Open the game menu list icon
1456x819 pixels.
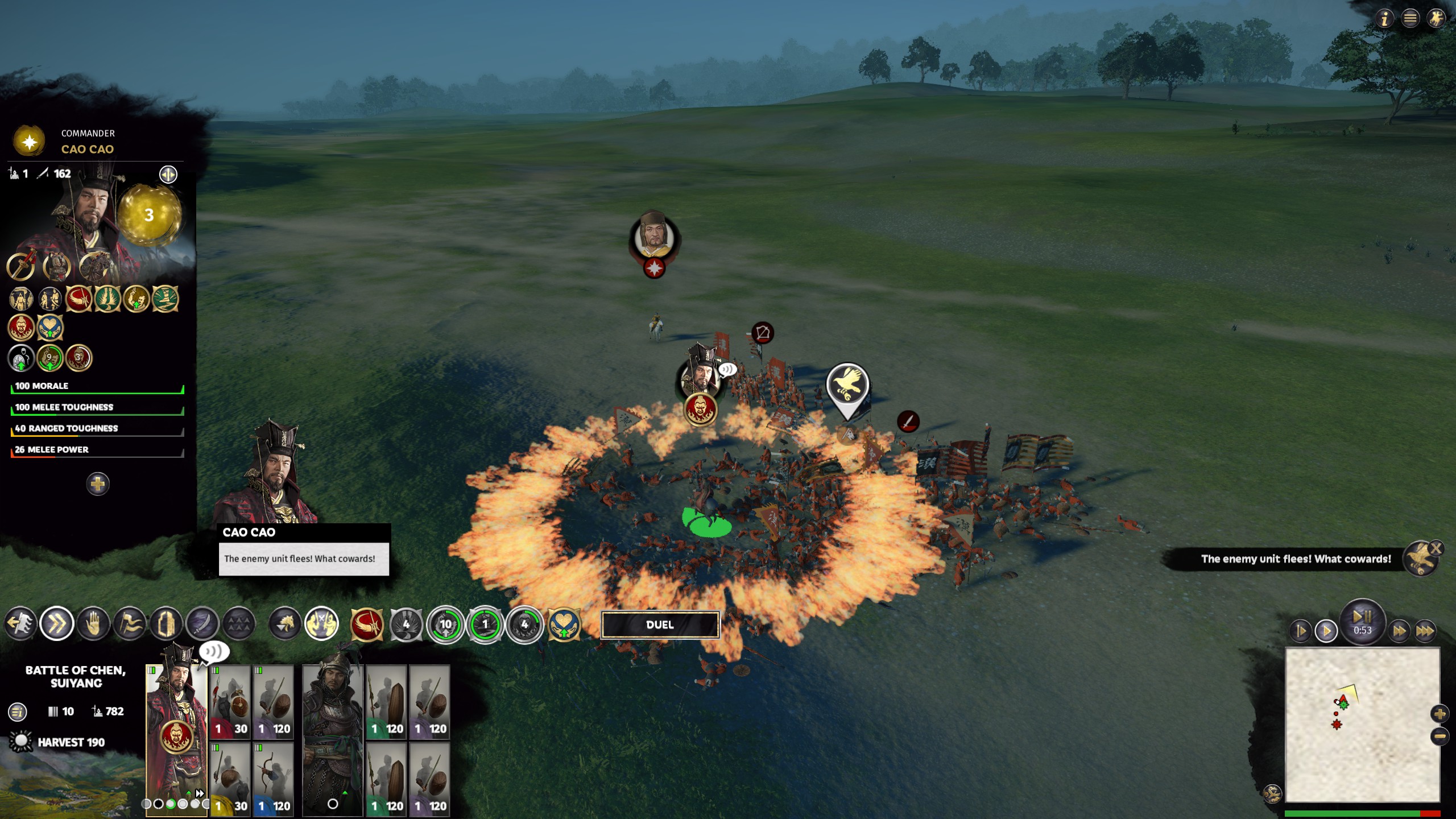coord(1410,19)
